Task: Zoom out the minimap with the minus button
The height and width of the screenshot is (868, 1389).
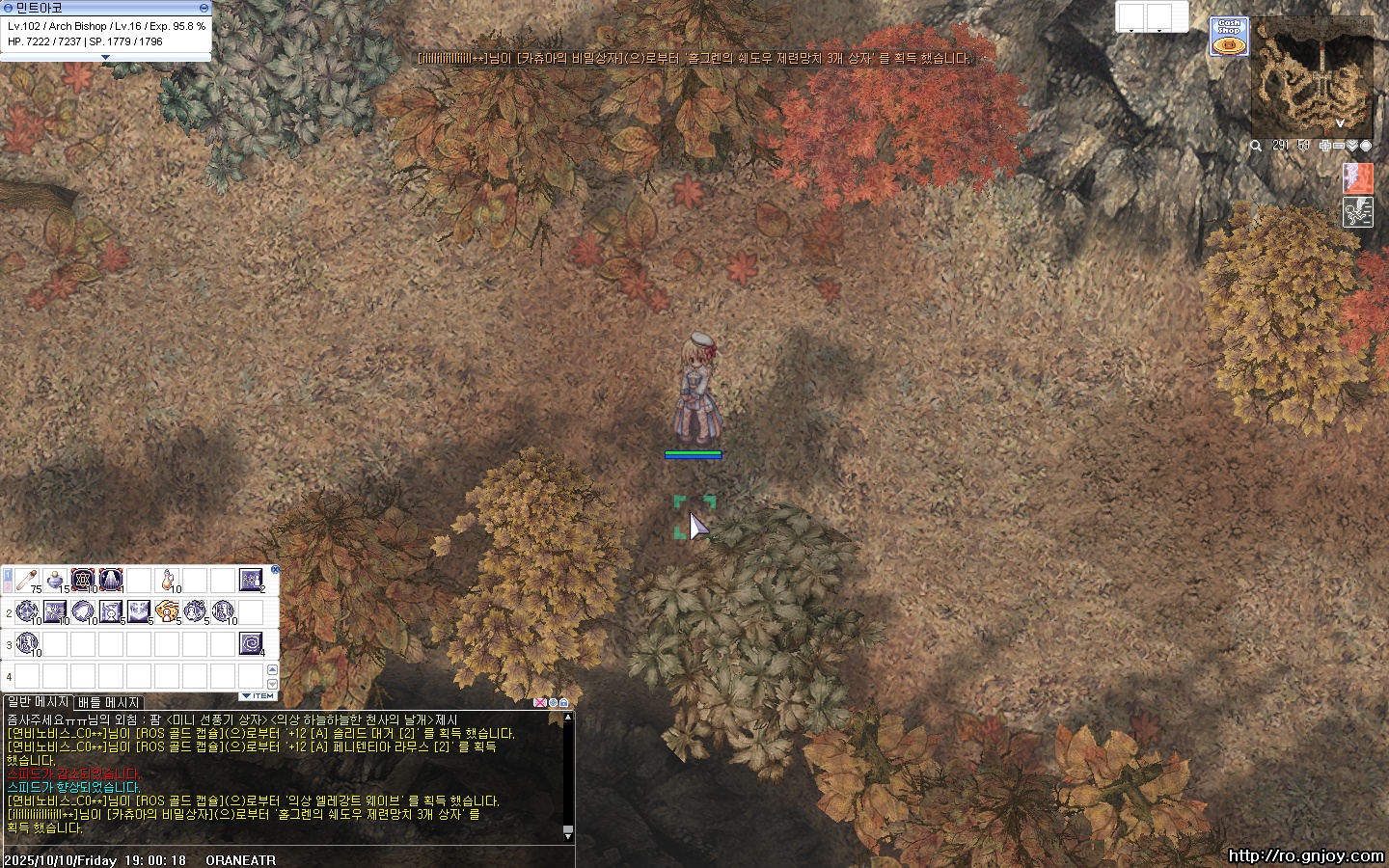Action: coord(1339,146)
